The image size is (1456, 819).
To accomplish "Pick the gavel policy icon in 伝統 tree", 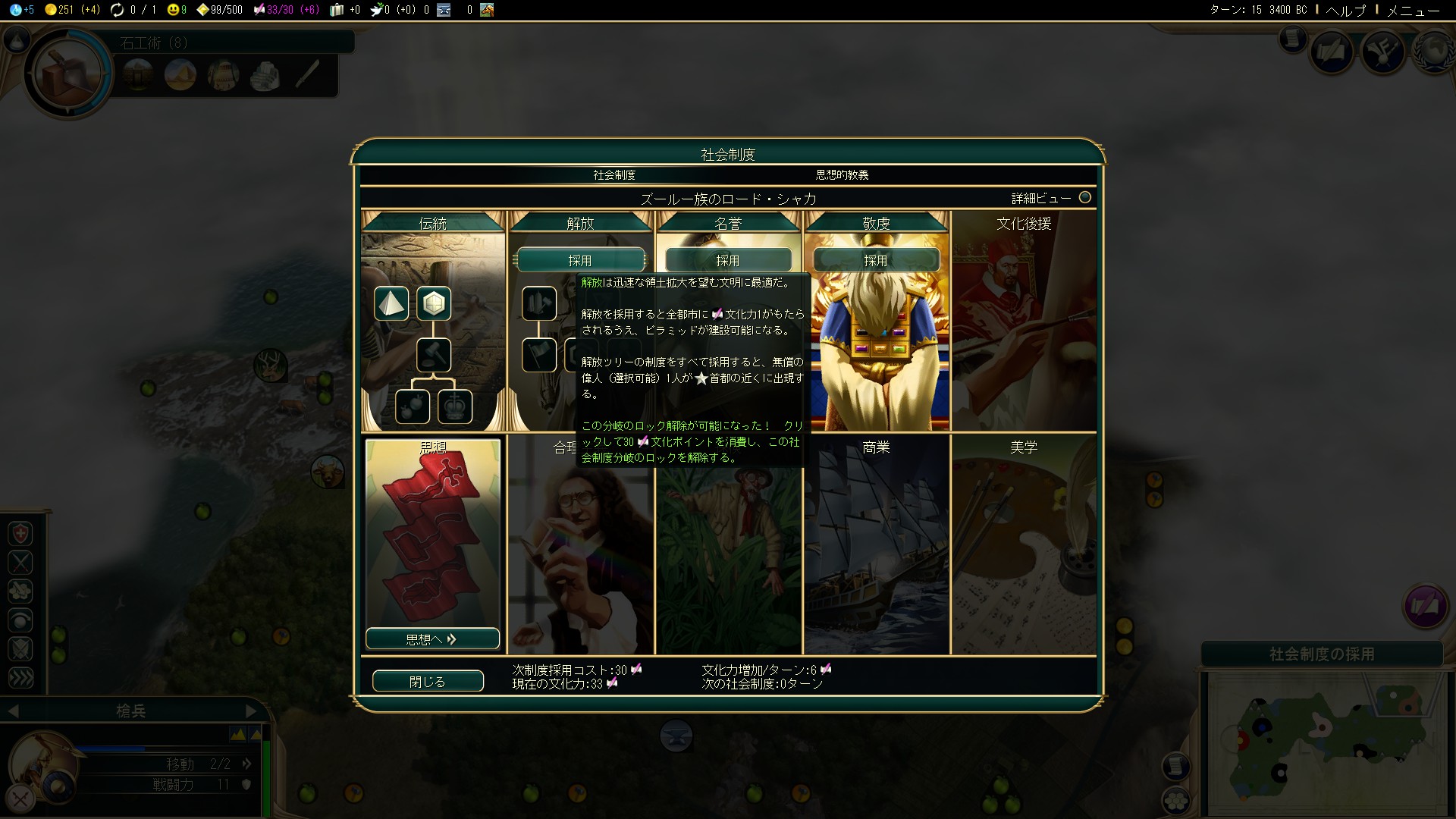I will (434, 355).
